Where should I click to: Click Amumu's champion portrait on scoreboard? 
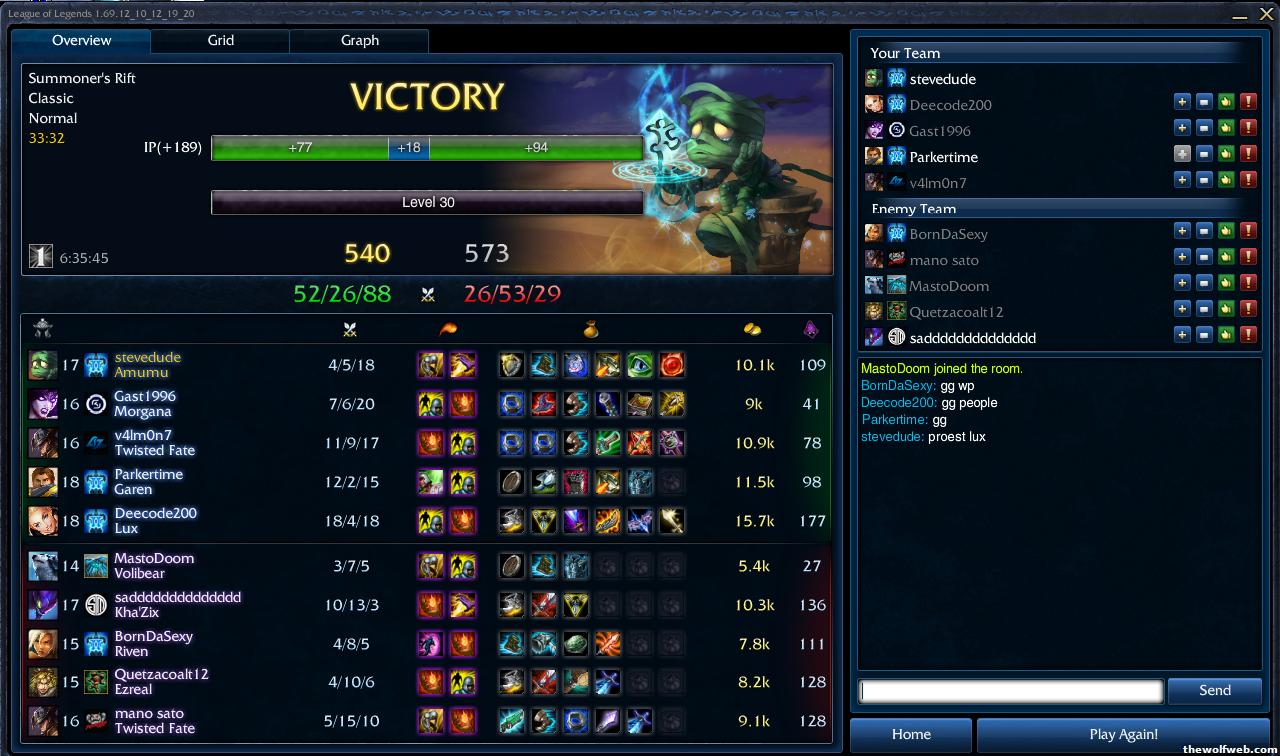(43, 365)
